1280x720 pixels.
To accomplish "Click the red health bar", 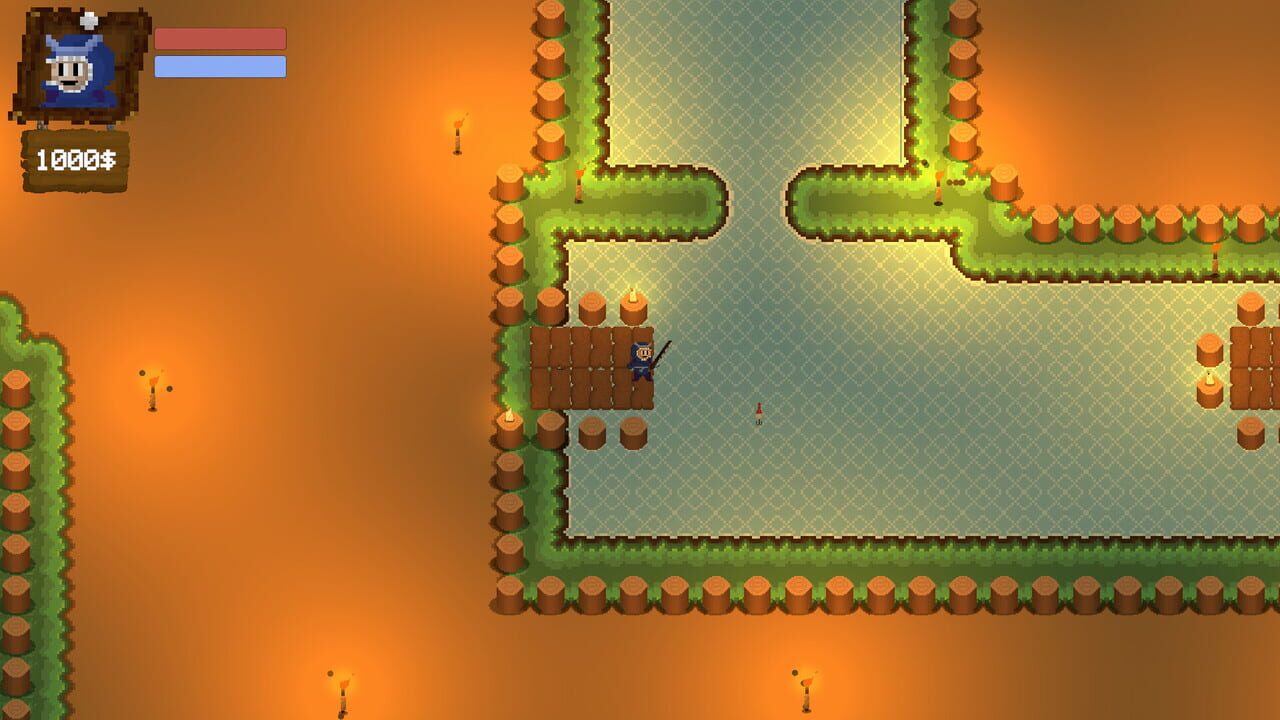I will click(x=222, y=36).
